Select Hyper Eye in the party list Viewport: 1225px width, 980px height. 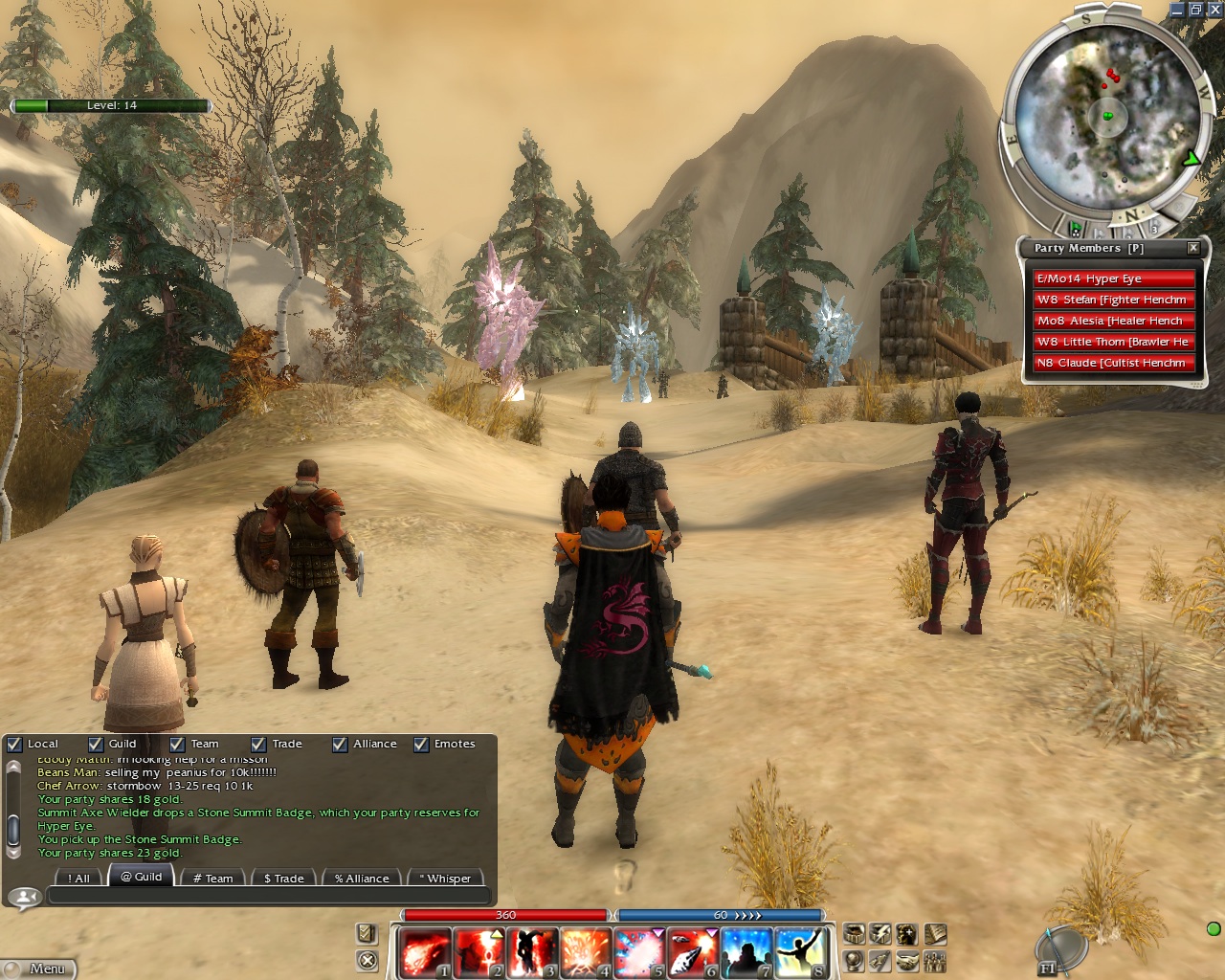coord(1114,278)
